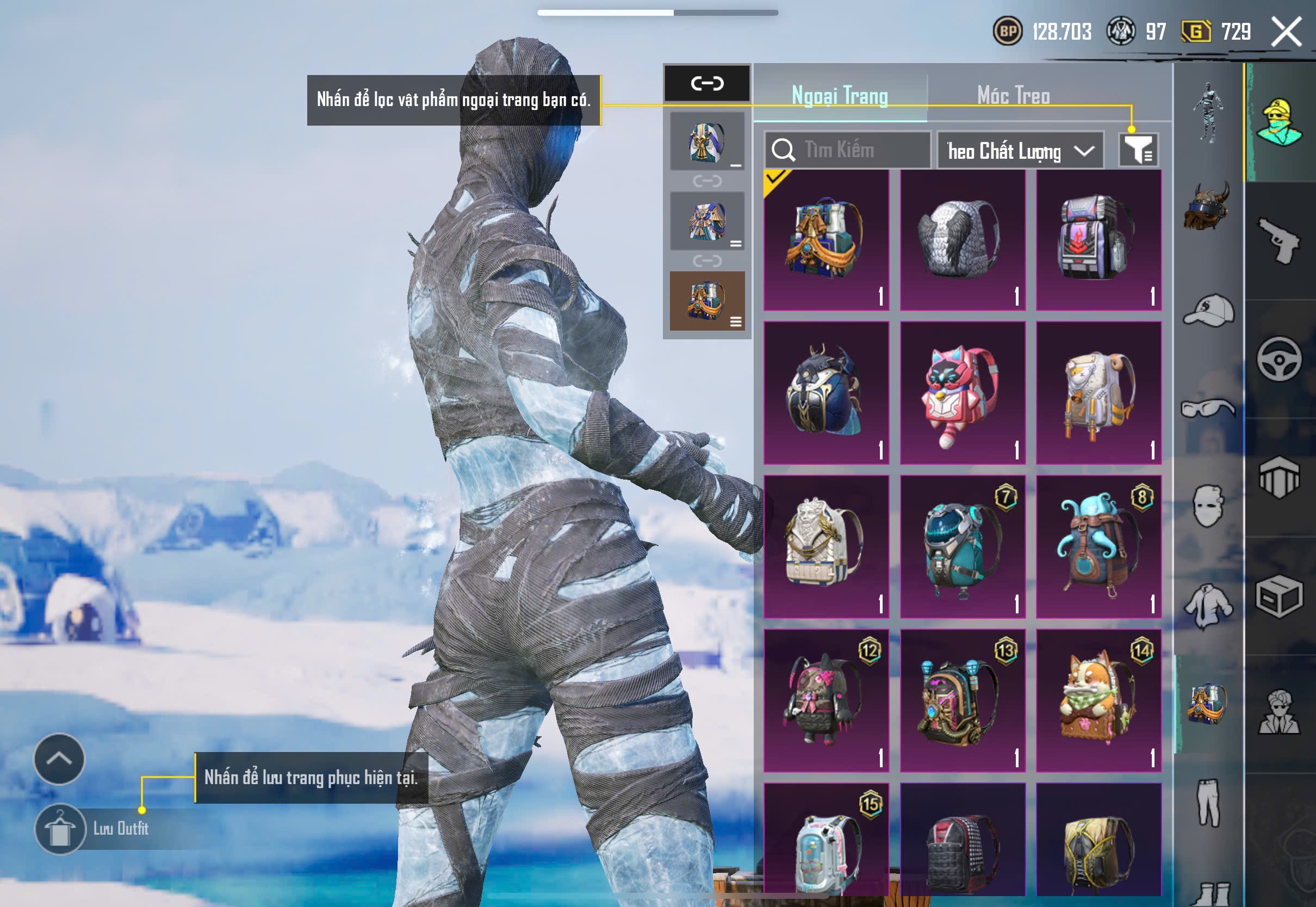Select the Ngoại Trang tab
Image resolution: width=1316 pixels, height=907 pixels.
click(x=840, y=96)
